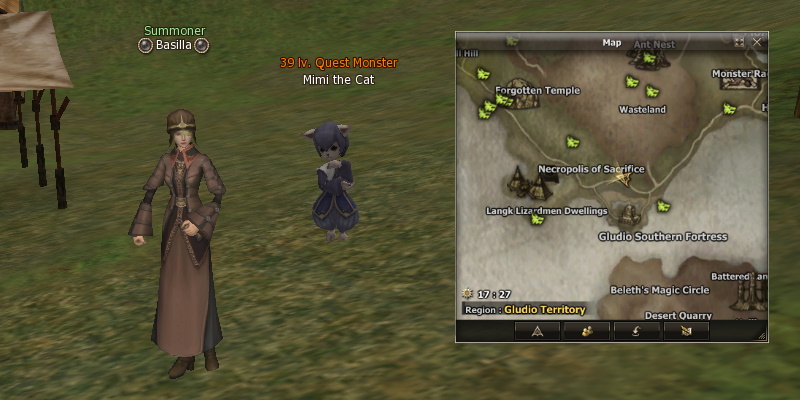Select the Necropolis of Sacrifice location
This screenshot has width=800, height=400.
[591, 169]
